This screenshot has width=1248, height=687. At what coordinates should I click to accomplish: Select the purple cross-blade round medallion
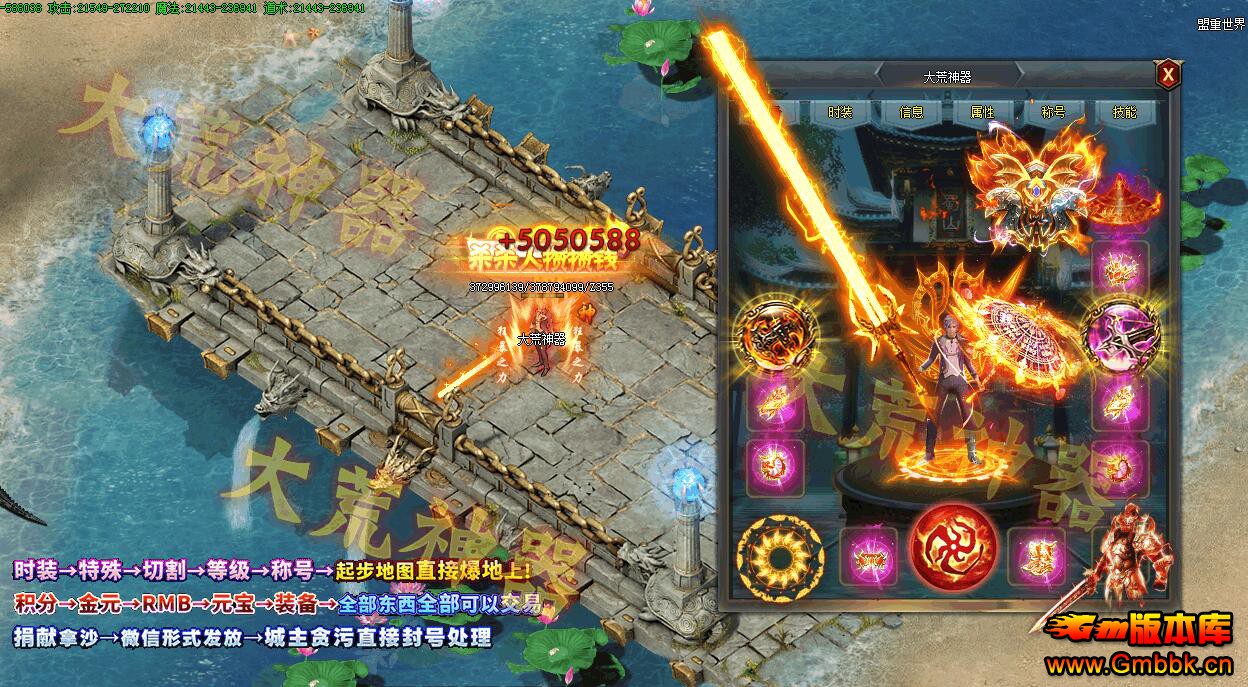1120,335
